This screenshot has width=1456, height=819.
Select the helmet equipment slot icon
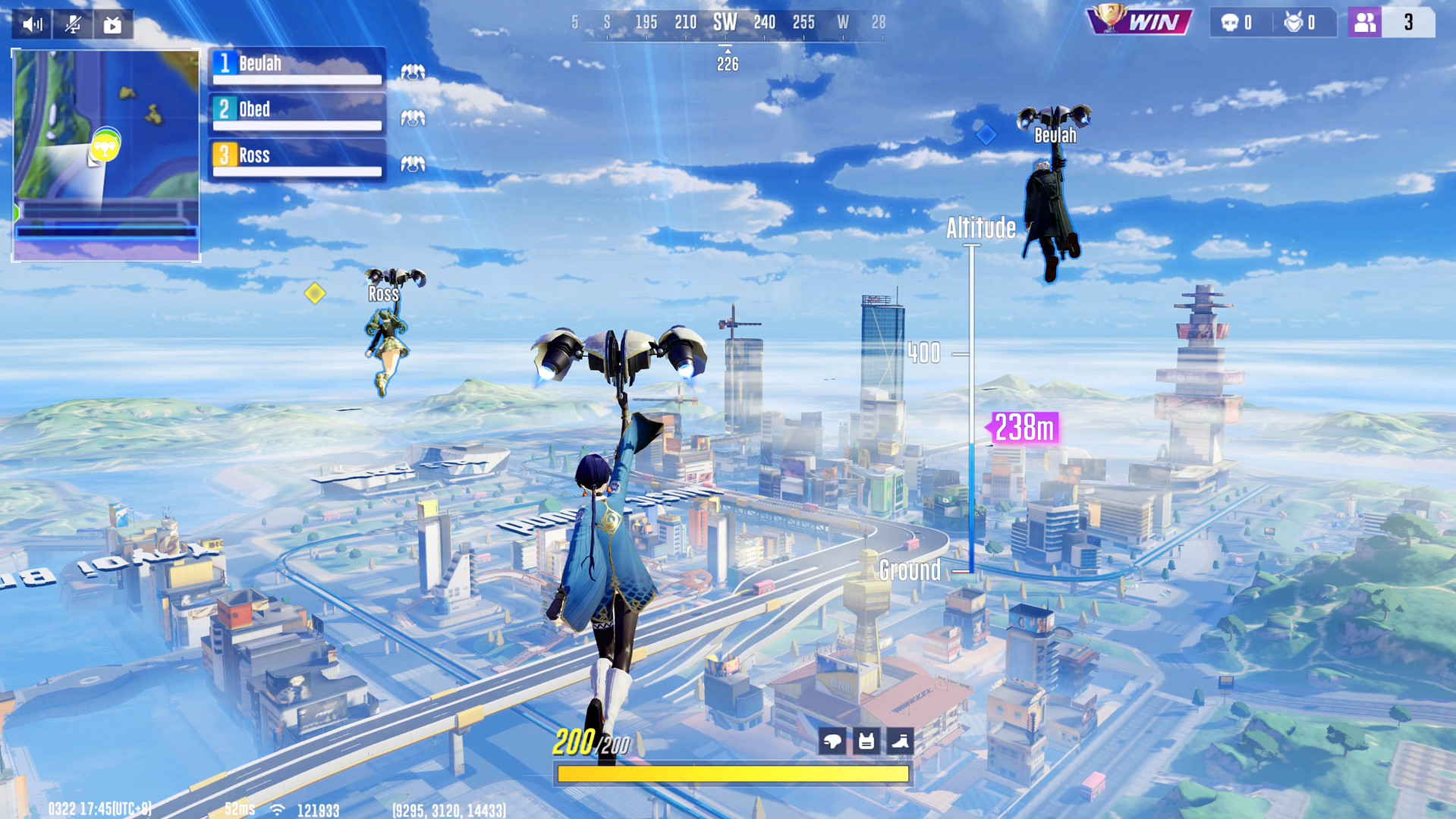point(832,742)
